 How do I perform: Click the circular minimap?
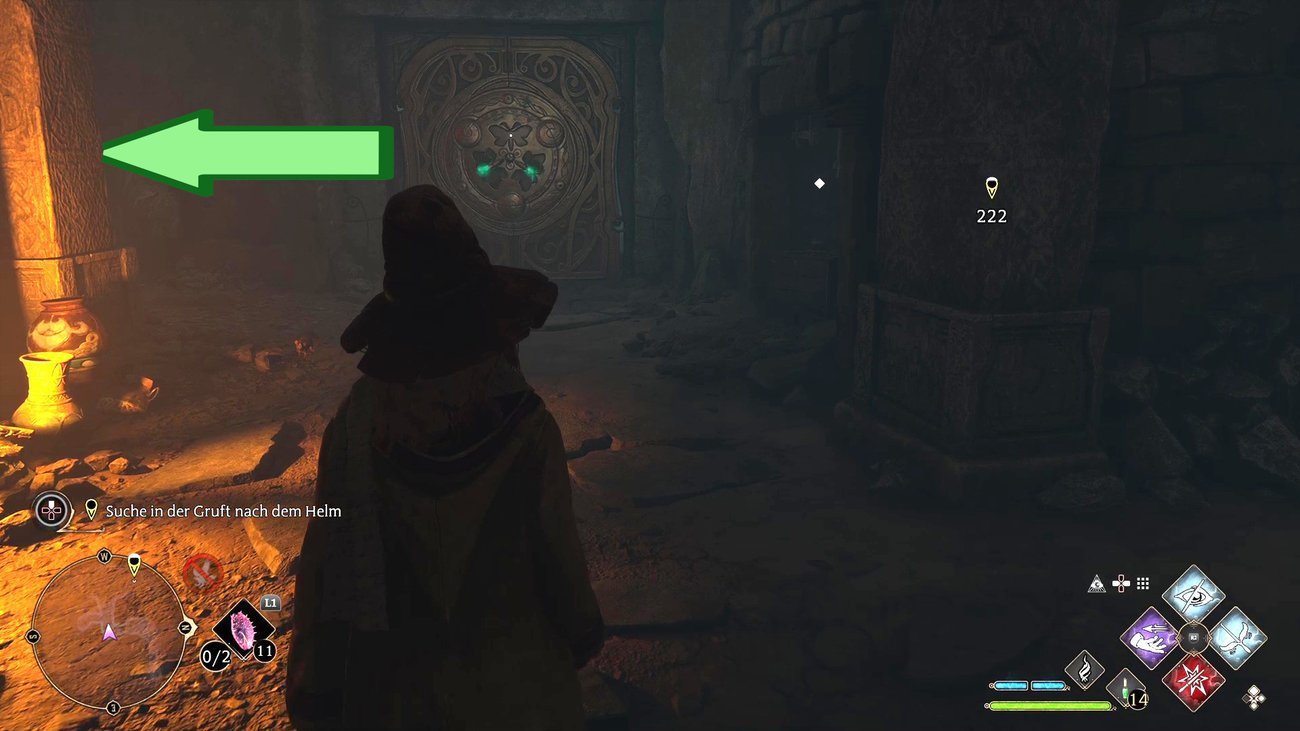[x=108, y=632]
